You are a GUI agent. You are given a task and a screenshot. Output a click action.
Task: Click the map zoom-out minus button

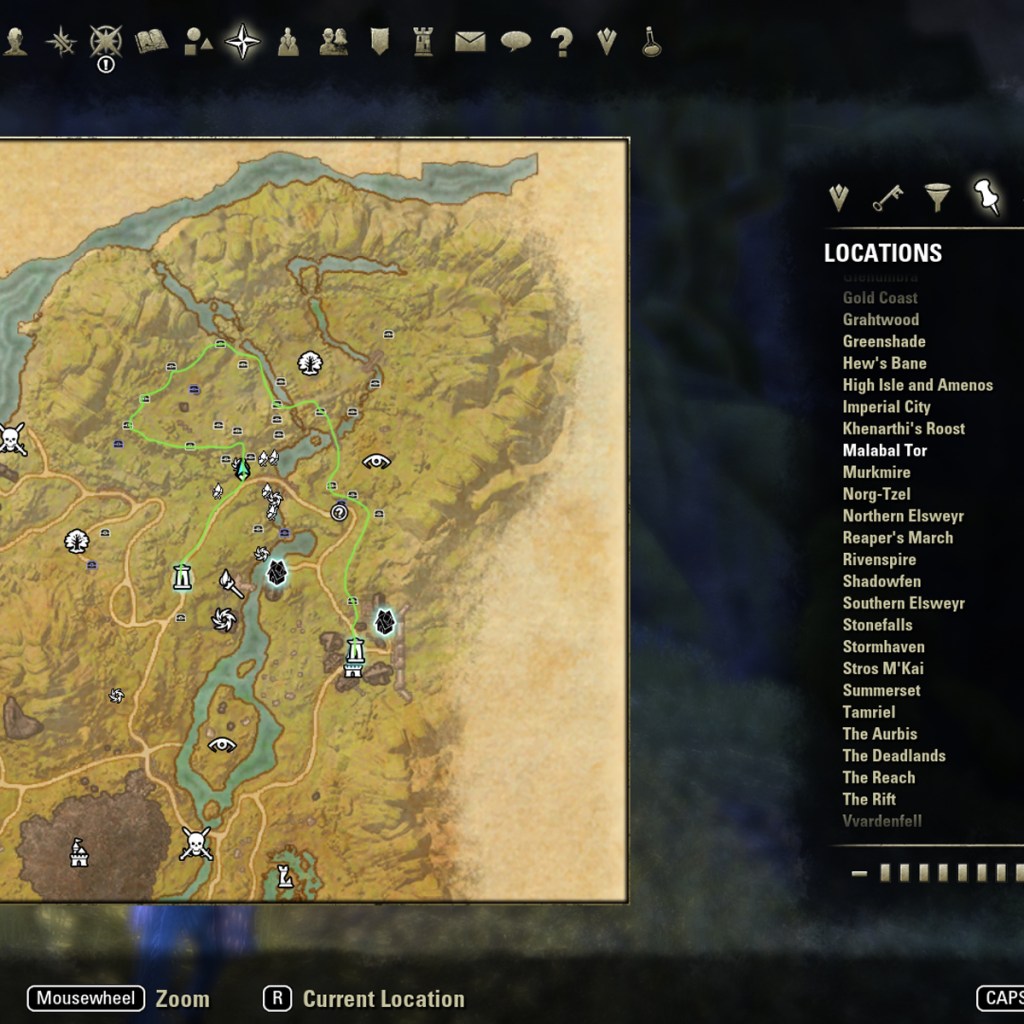(x=859, y=873)
